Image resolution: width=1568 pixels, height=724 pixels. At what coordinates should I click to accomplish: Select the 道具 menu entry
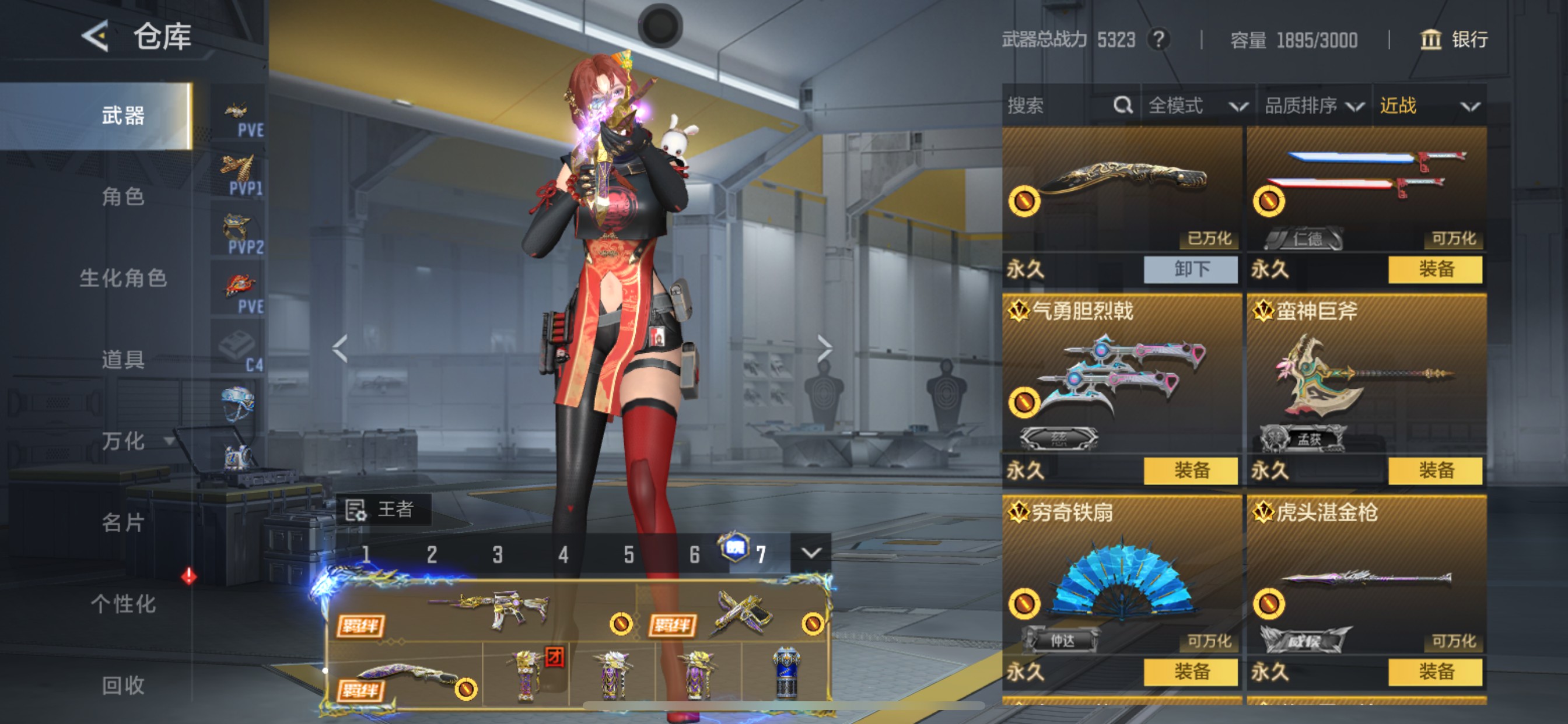[x=123, y=360]
